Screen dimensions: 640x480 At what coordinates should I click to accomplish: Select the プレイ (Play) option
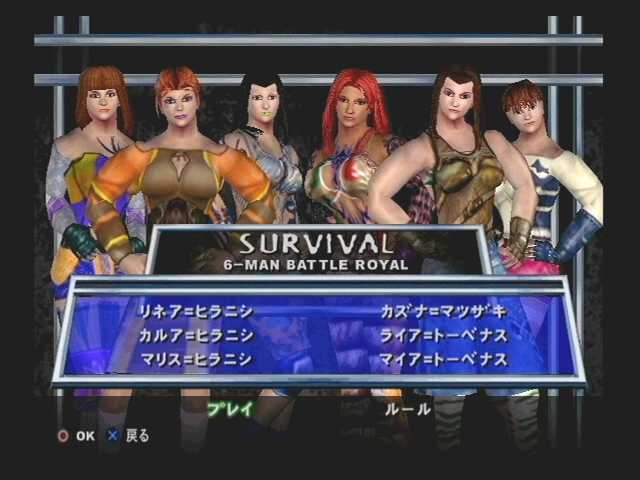230,408
